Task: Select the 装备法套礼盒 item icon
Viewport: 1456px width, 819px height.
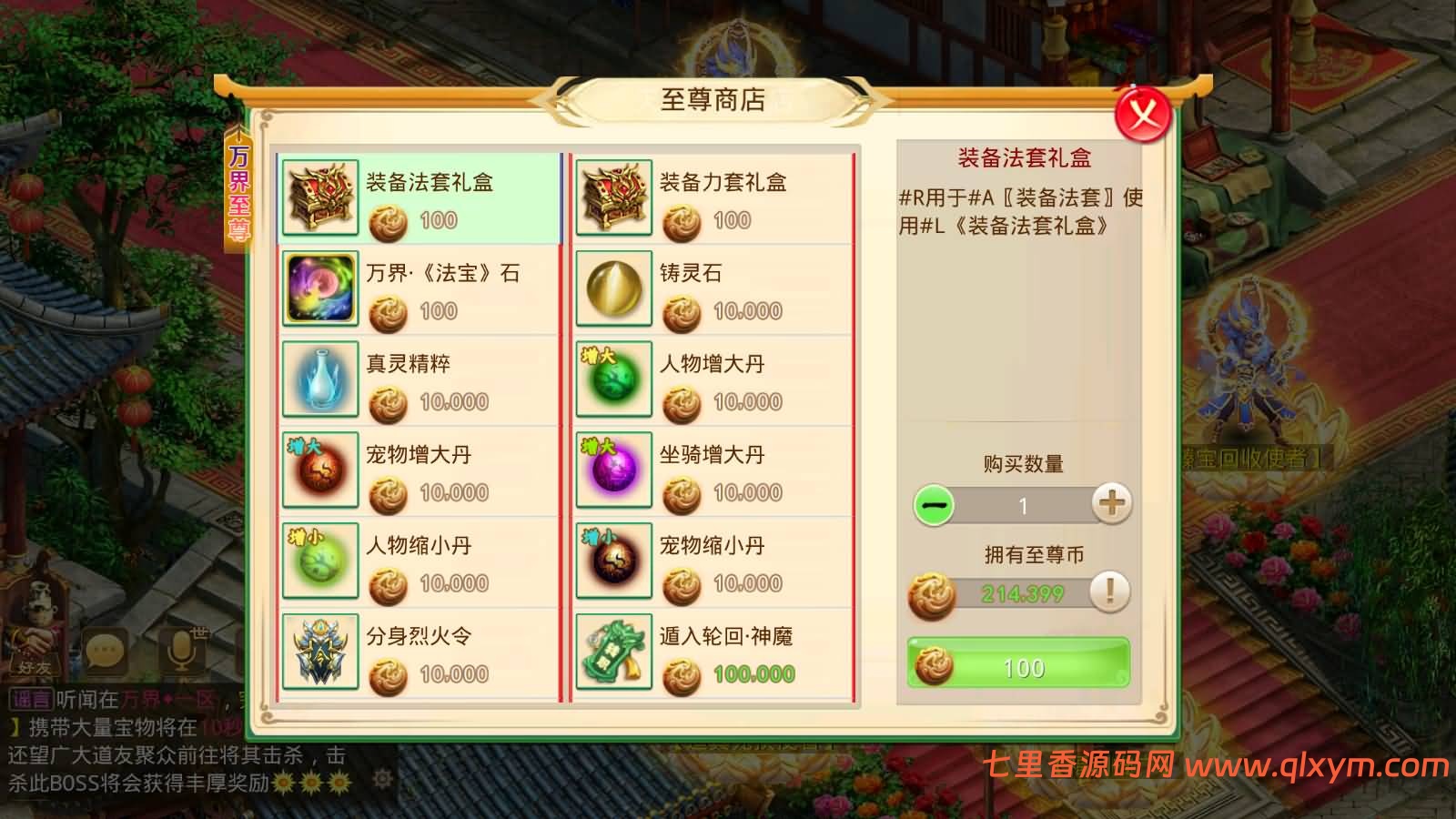Action: pos(320,196)
